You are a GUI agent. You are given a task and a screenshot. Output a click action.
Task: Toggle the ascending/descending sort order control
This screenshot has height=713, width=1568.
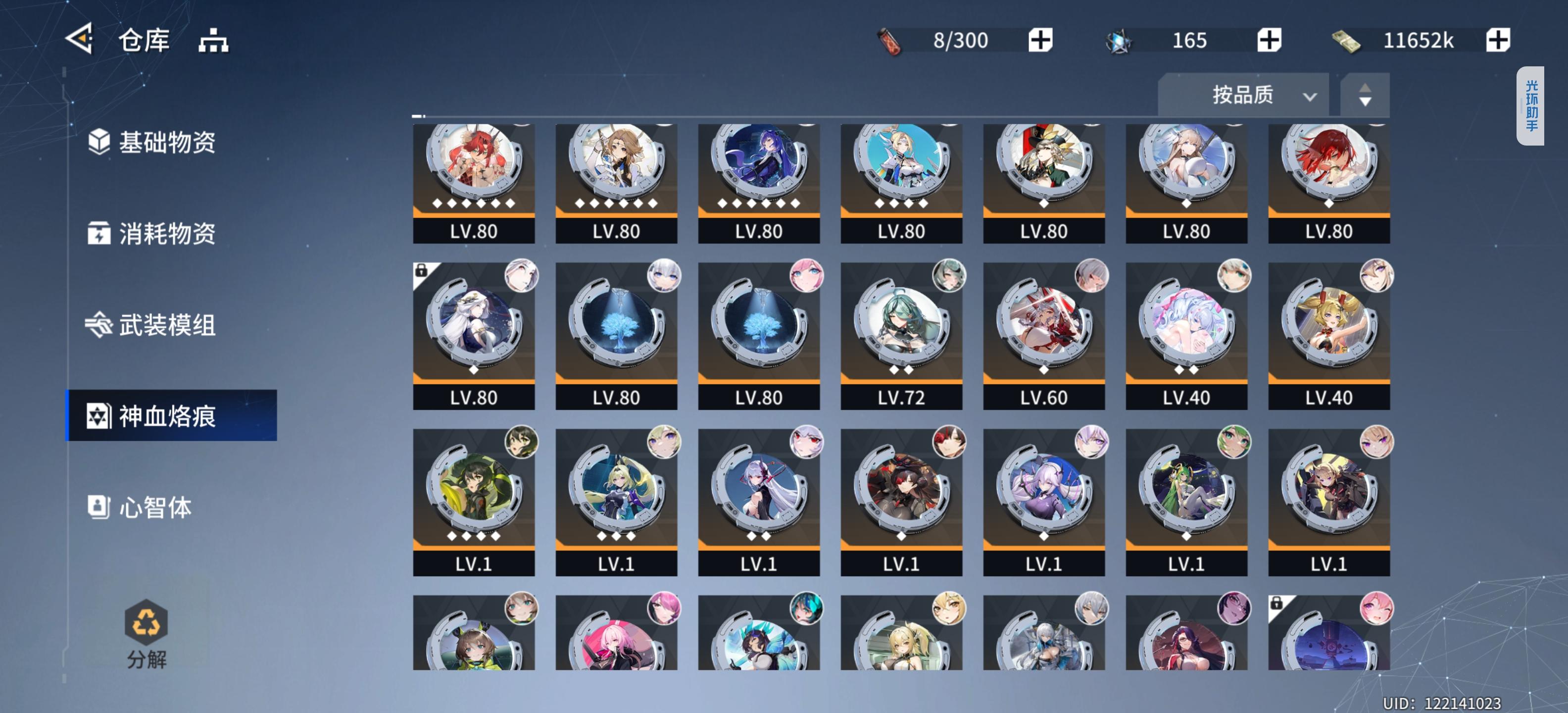click(1365, 95)
